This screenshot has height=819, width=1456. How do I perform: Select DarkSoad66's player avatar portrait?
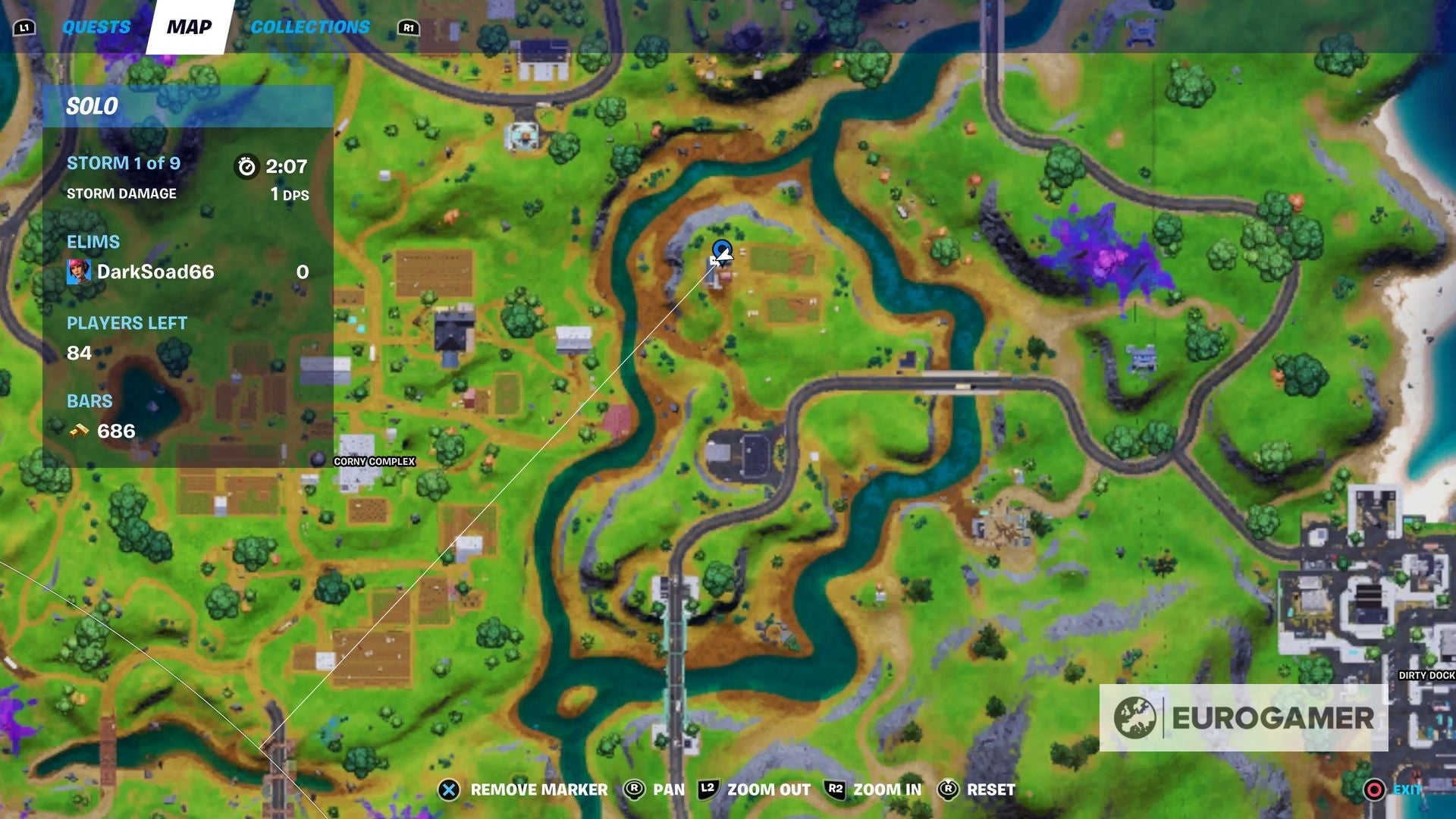point(79,271)
